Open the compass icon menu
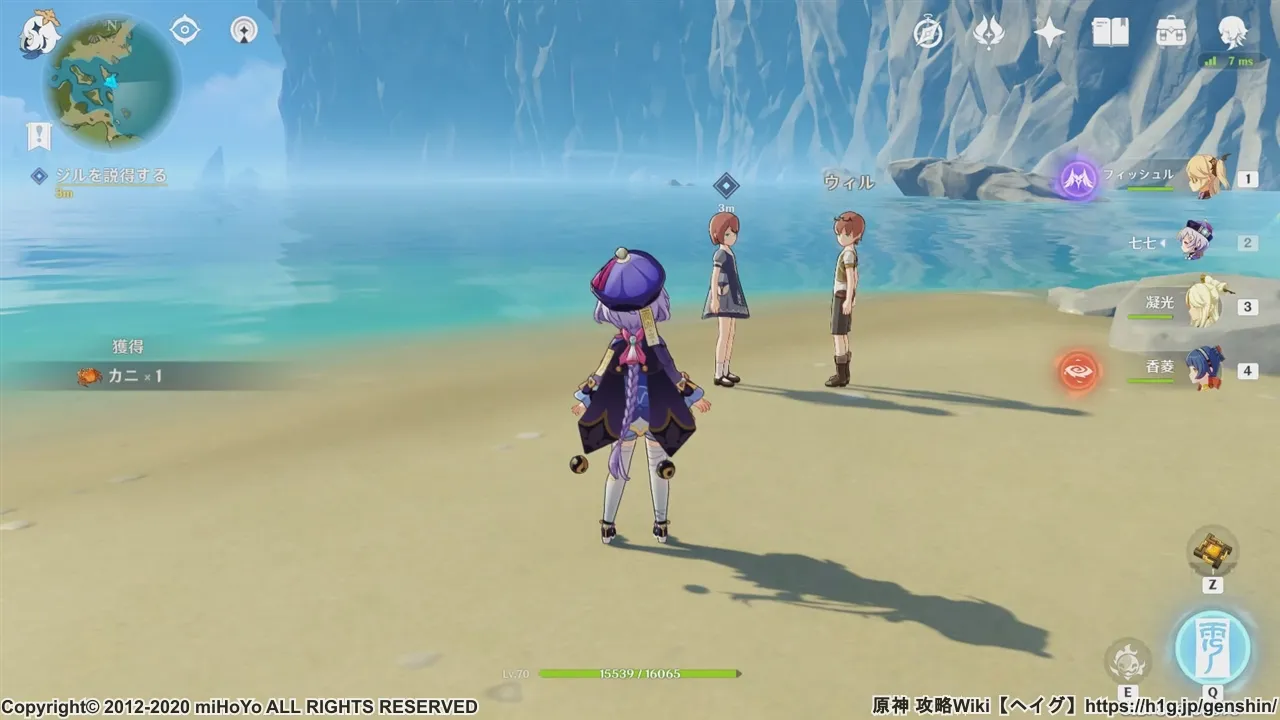Viewport: 1280px width, 720px height. coord(929,33)
